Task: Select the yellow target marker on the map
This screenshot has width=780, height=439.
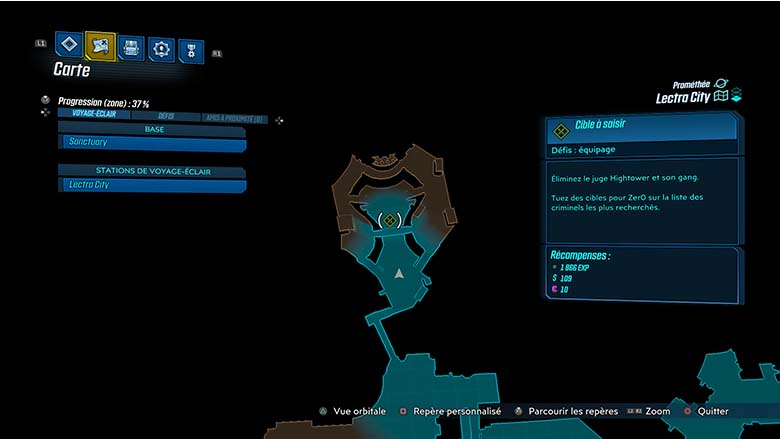Action: click(x=390, y=220)
